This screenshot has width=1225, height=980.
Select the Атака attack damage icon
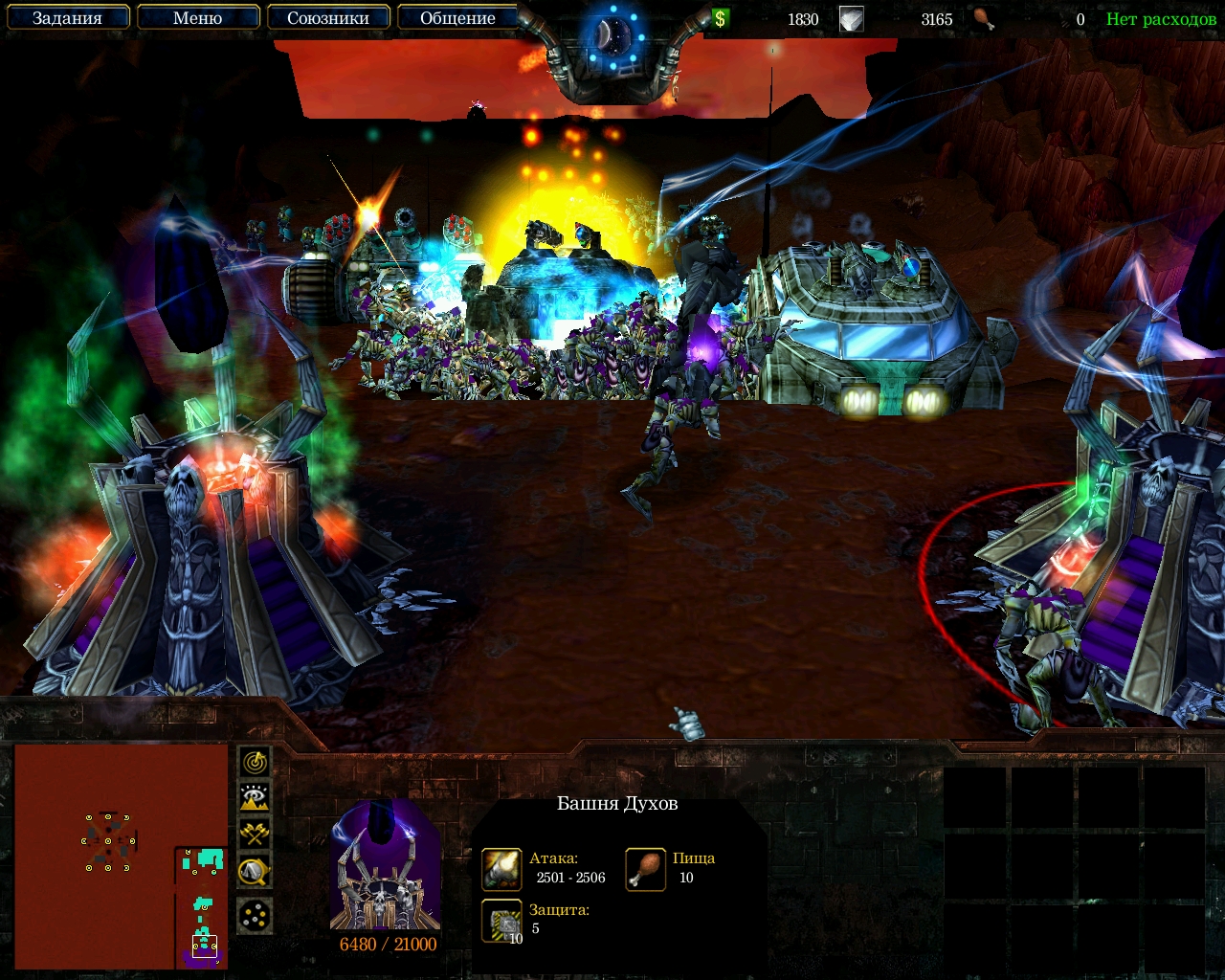click(501, 869)
